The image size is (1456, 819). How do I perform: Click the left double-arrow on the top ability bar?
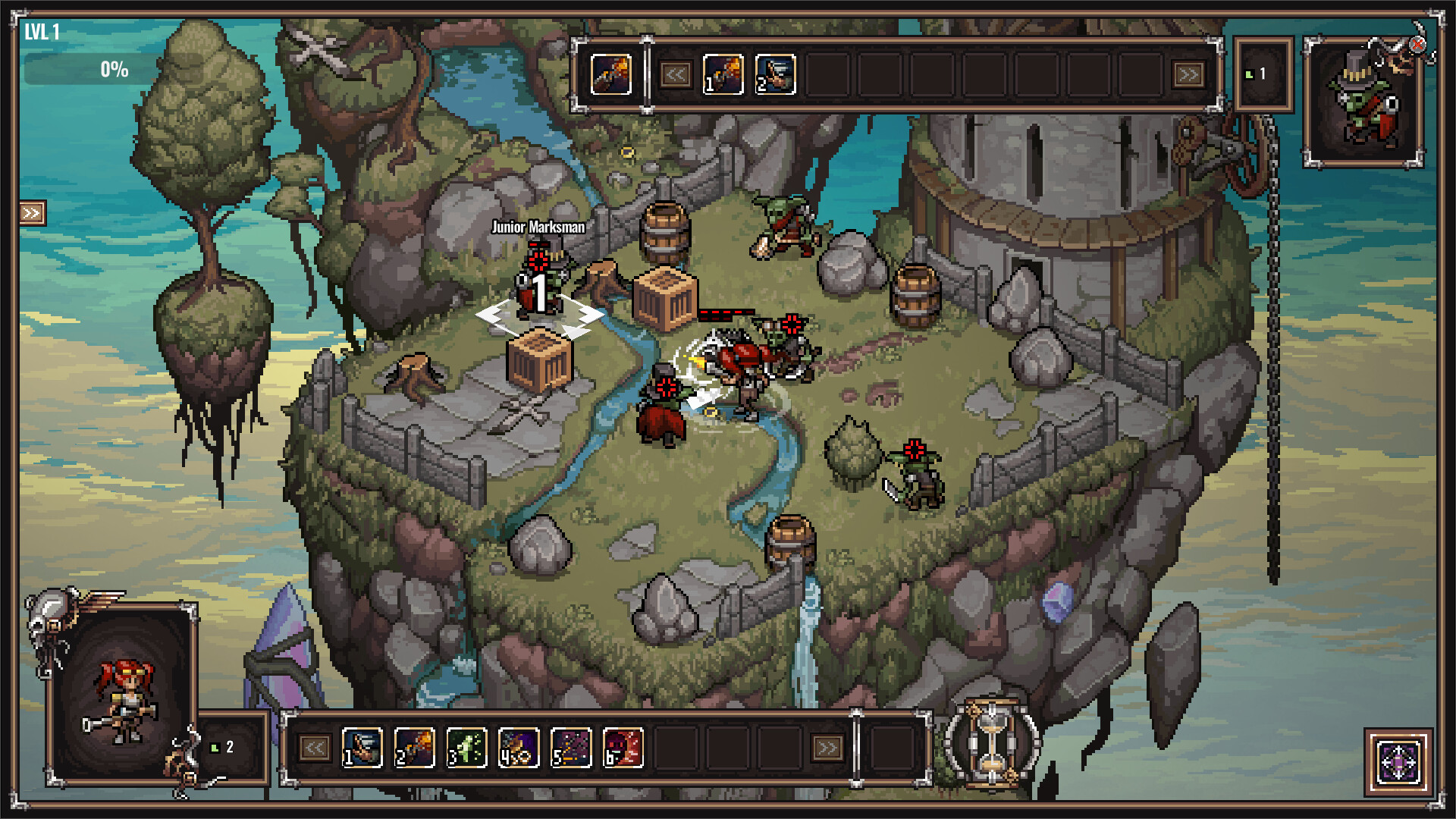click(677, 74)
